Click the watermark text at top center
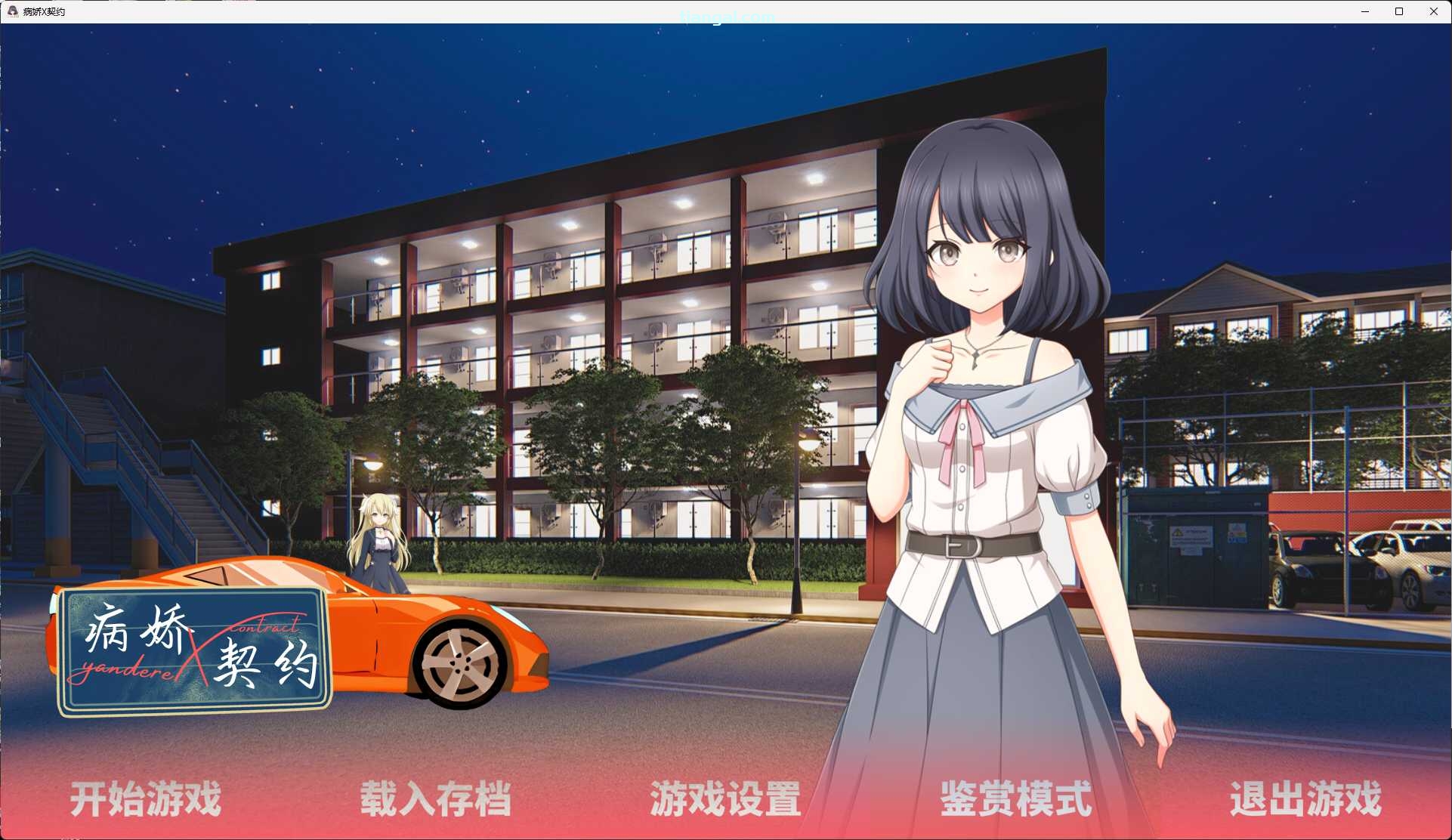Viewport: 1452px width, 840px height. (x=725, y=17)
